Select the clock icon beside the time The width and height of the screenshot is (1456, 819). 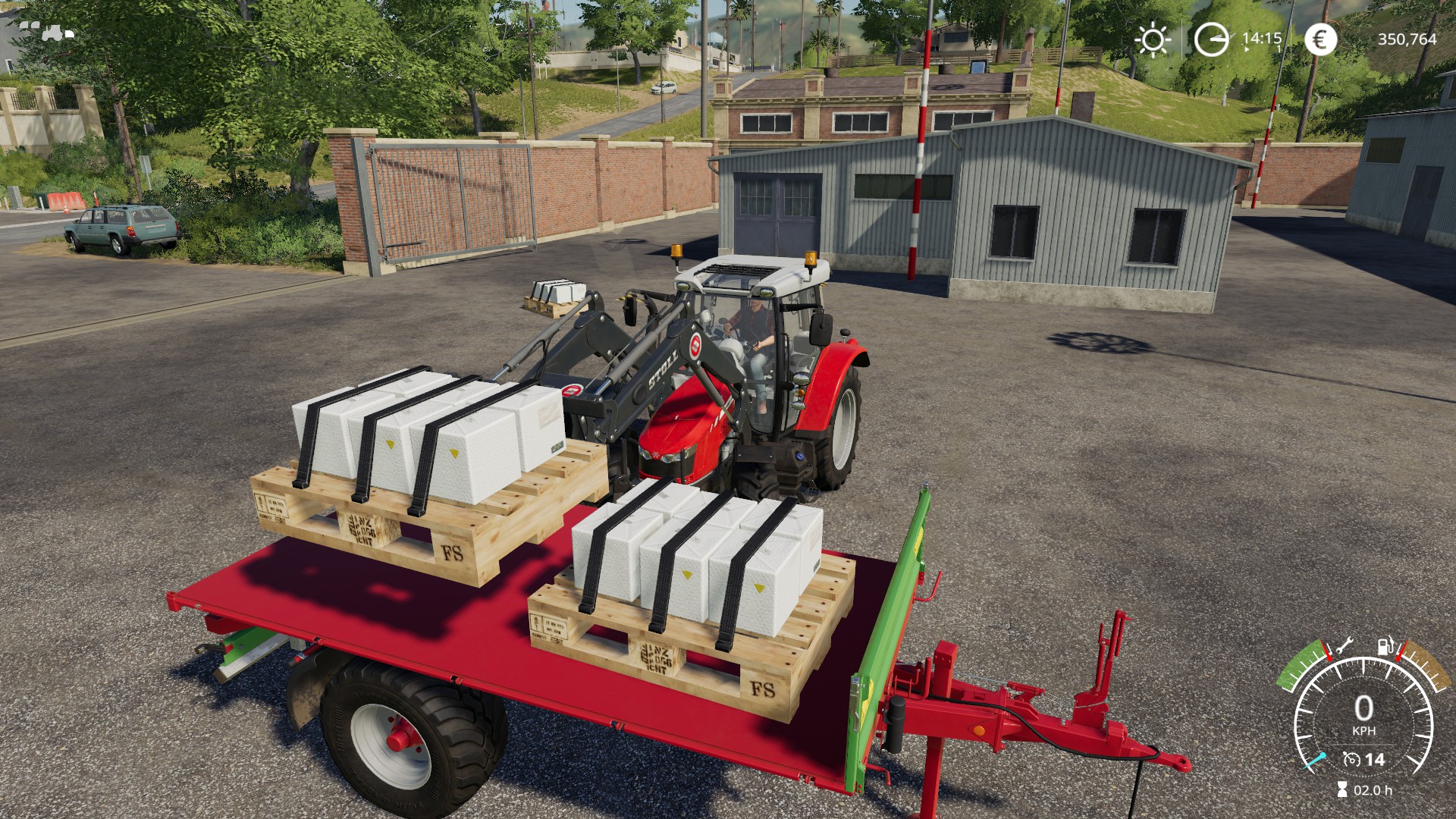click(x=1210, y=39)
